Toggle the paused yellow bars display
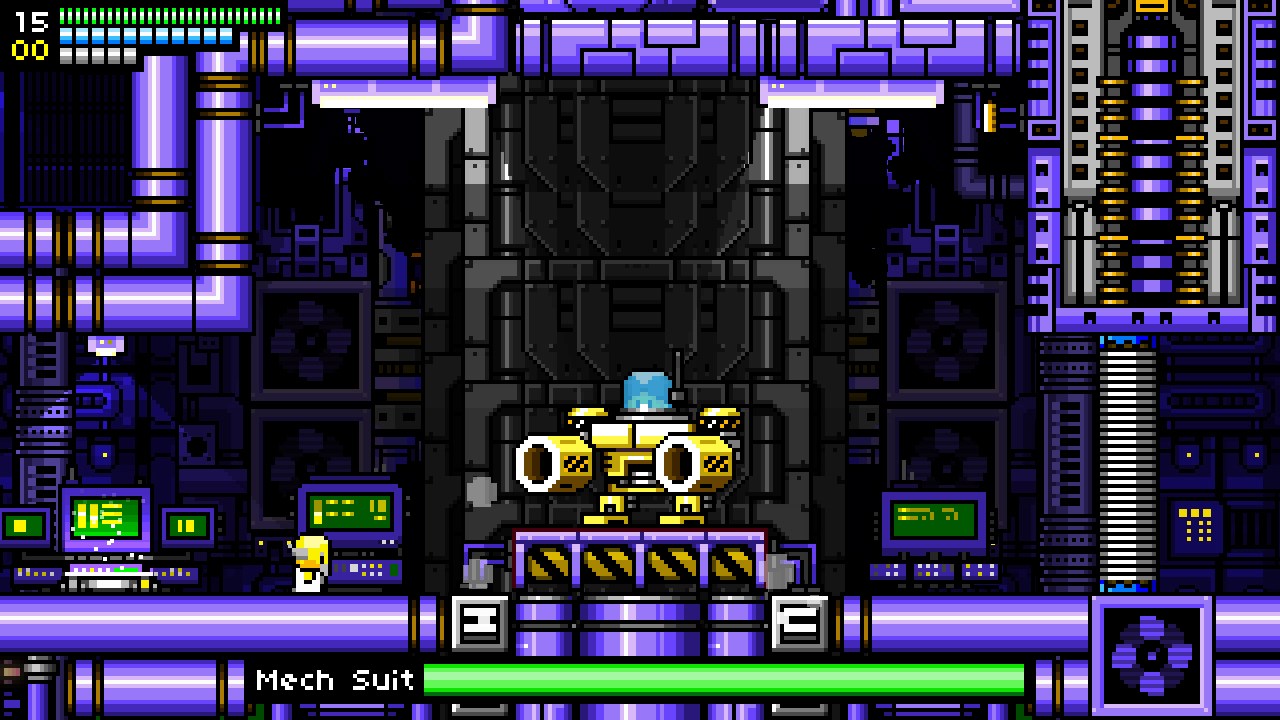 (187, 524)
